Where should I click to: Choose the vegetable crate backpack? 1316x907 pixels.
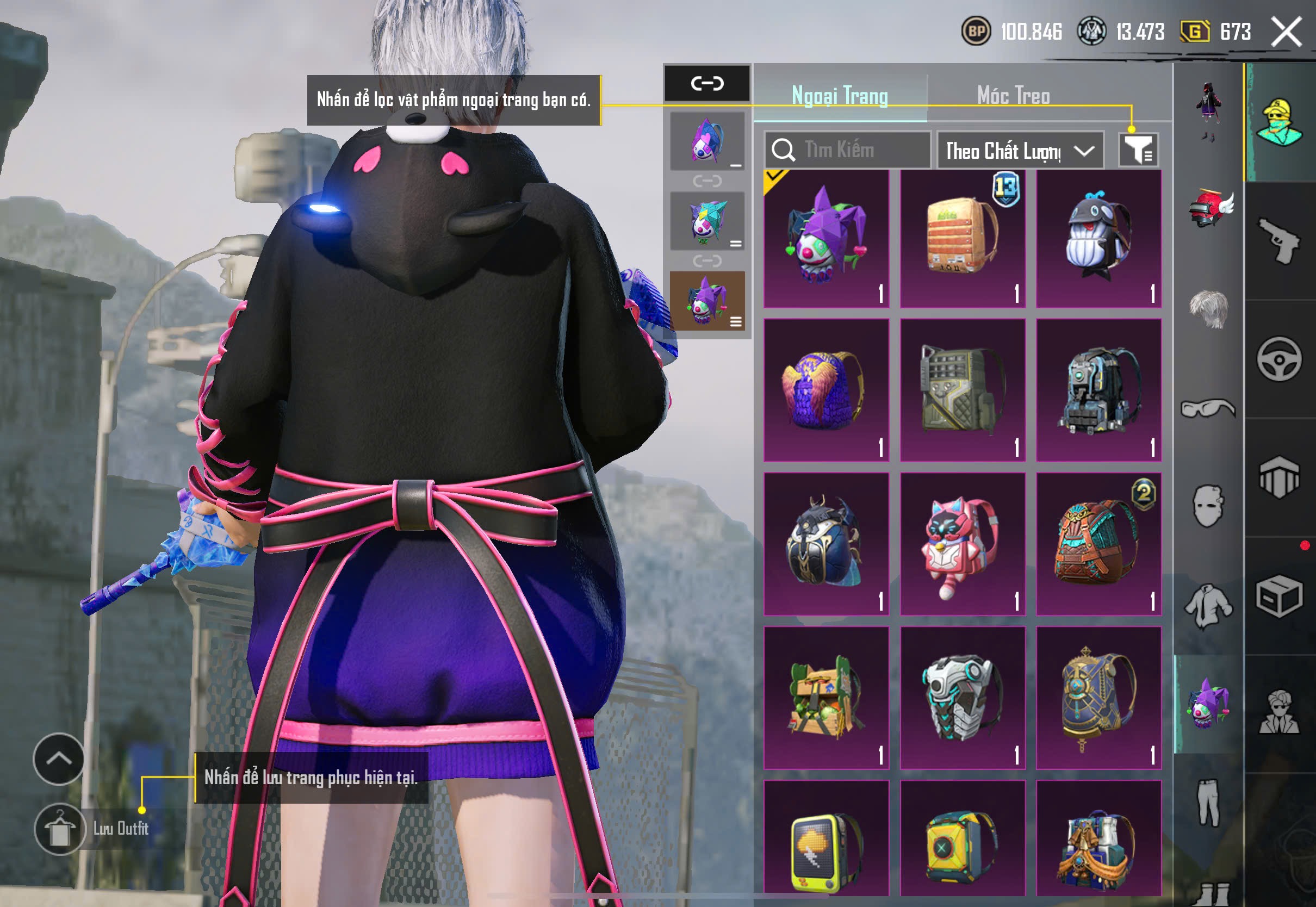click(826, 698)
